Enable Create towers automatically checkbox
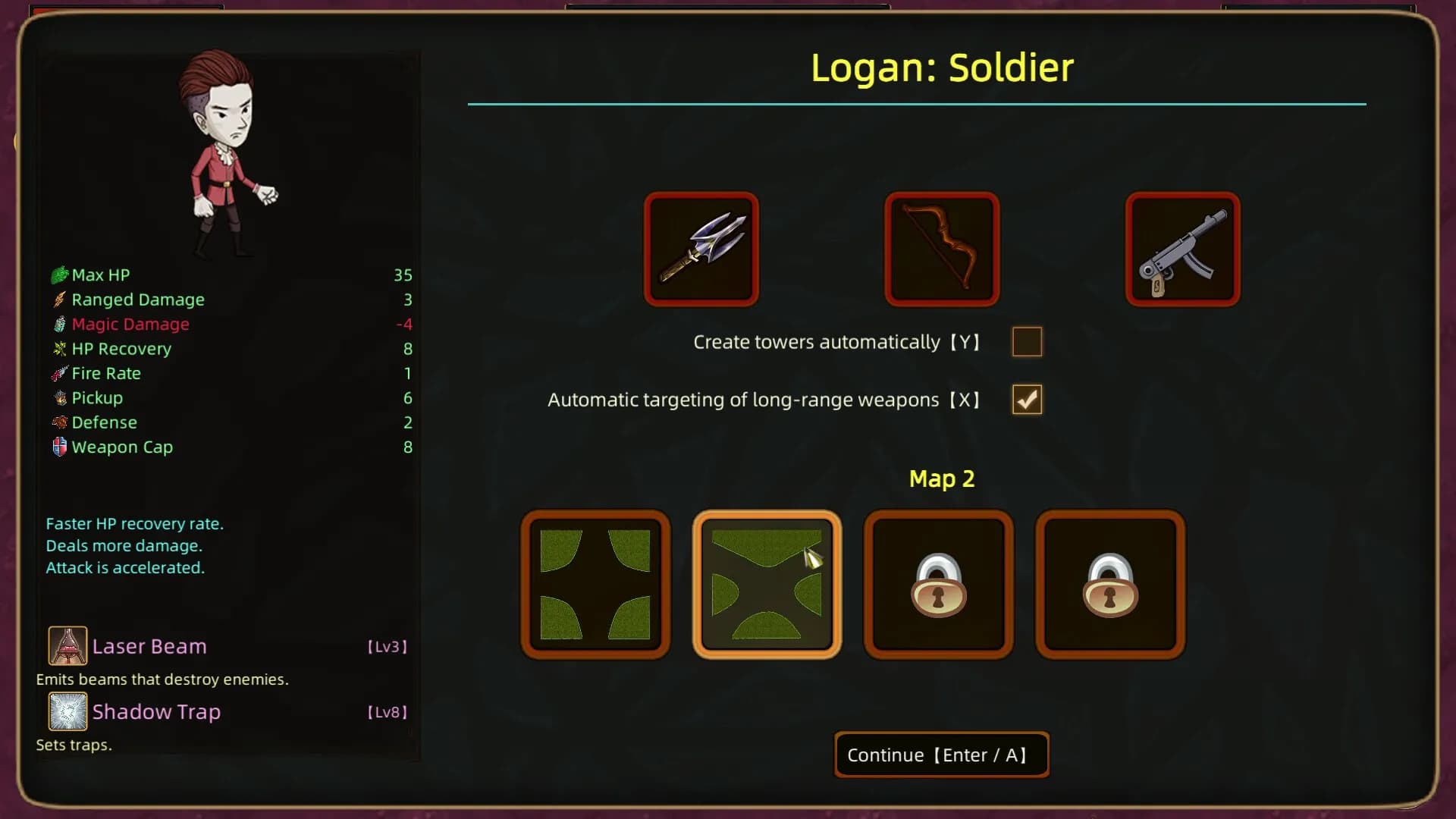The image size is (1456, 819). 1027,342
